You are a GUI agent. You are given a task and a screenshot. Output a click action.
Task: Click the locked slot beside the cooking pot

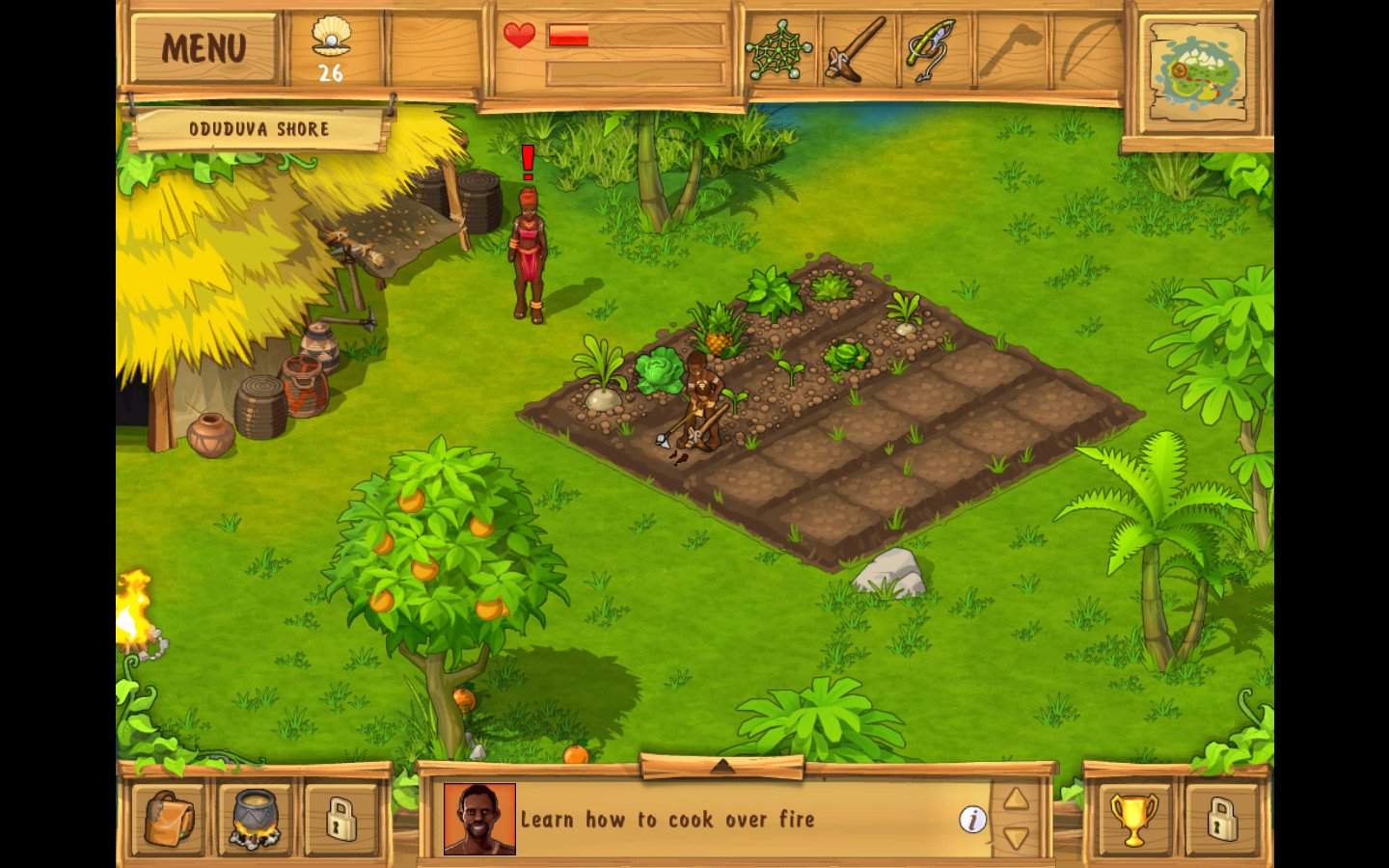[x=340, y=819]
